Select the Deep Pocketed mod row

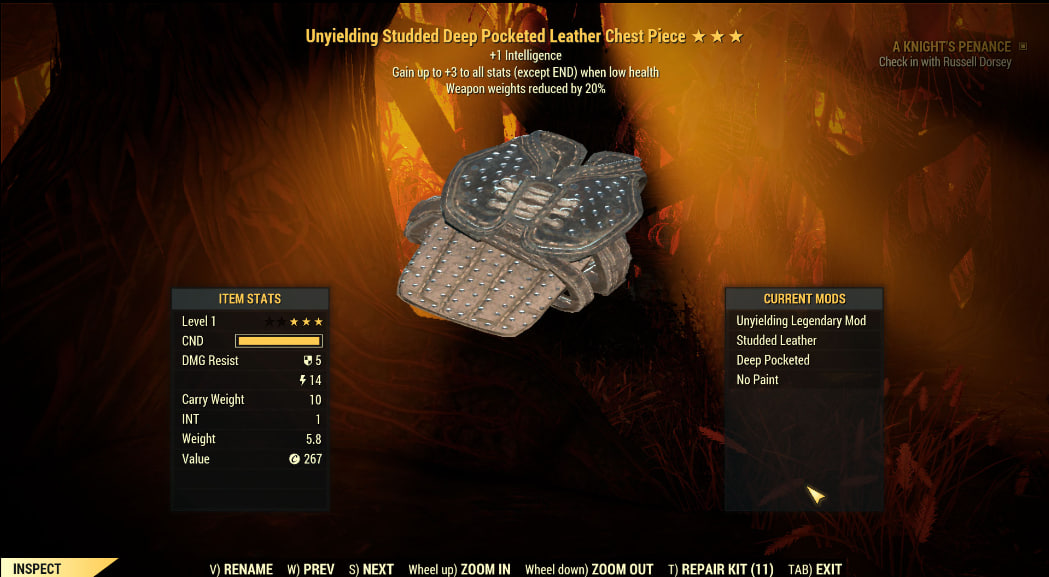[x=773, y=360]
